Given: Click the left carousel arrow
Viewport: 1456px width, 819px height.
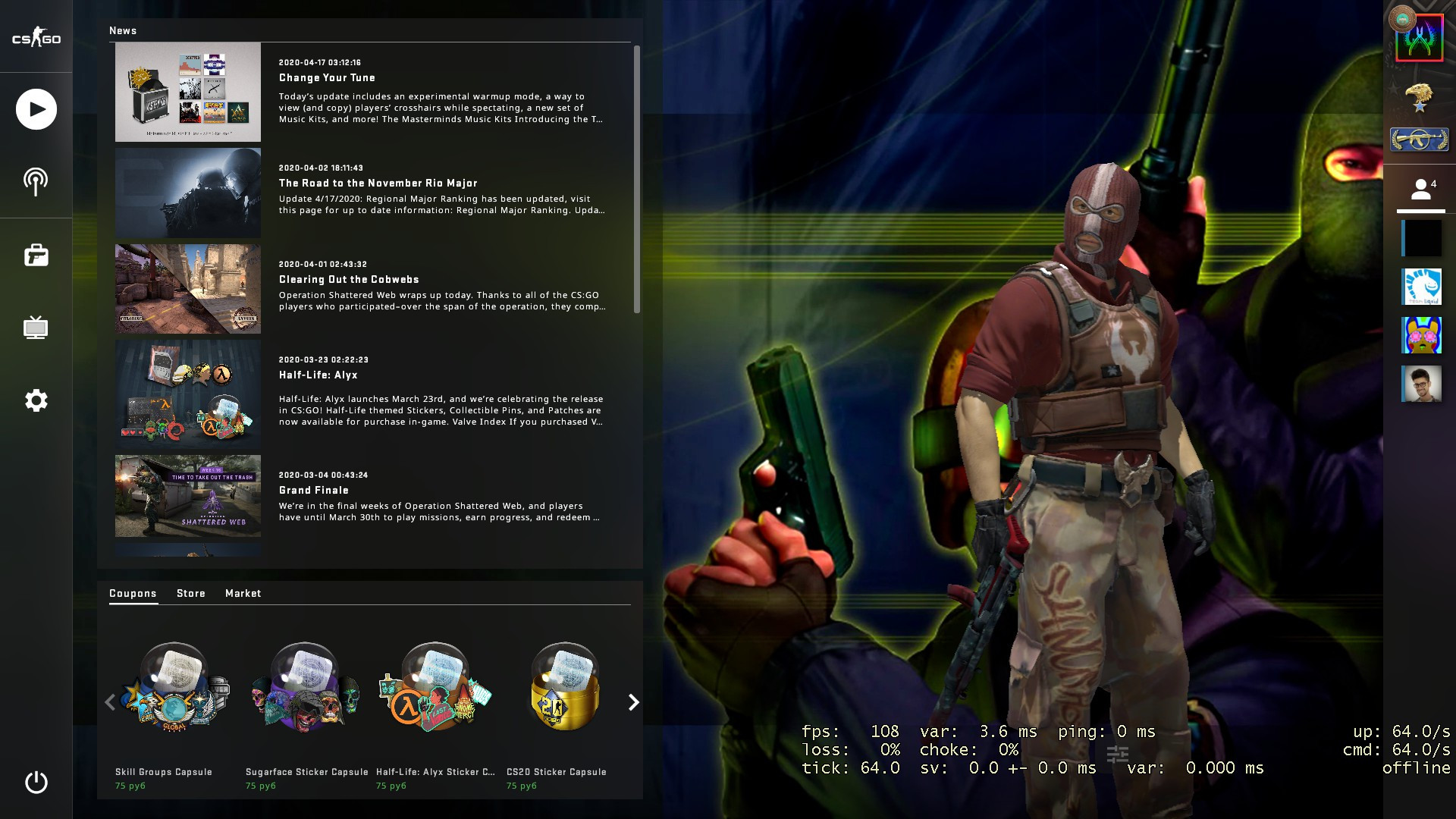Looking at the screenshot, I should (x=110, y=702).
